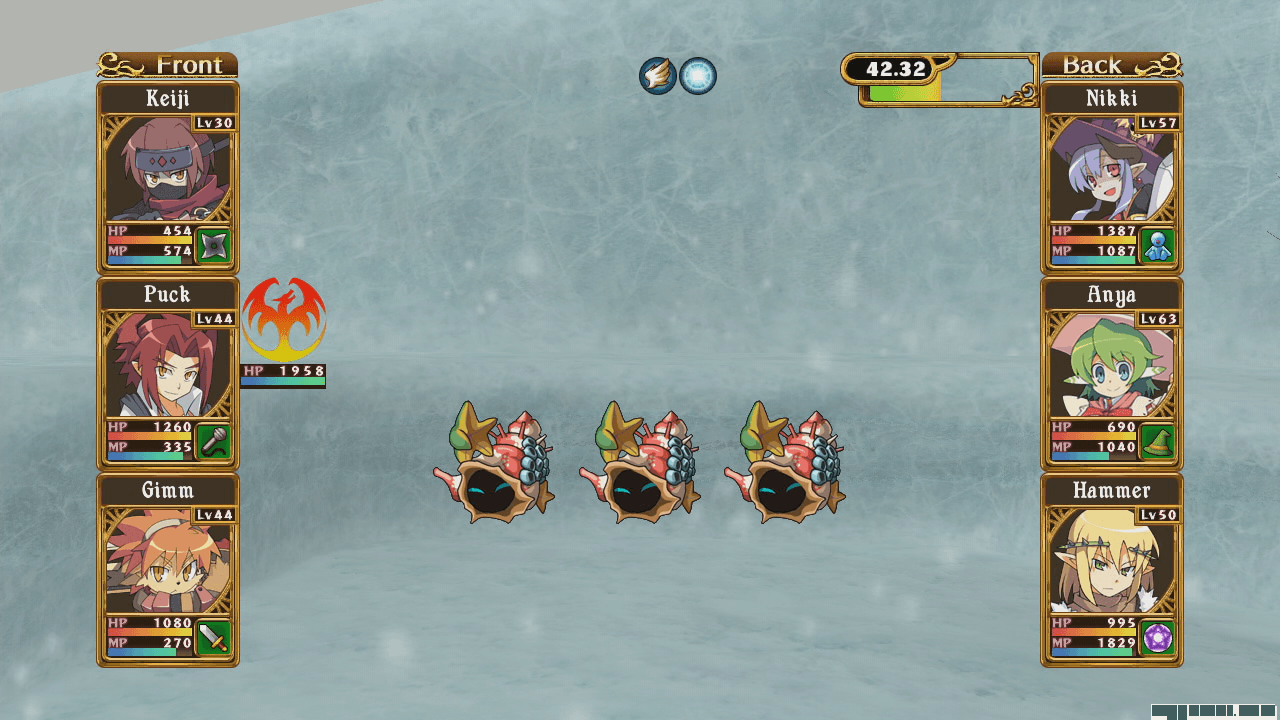Click Hammer's purple orb class icon
This screenshot has height=720, width=1280.
(x=1158, y=637)
